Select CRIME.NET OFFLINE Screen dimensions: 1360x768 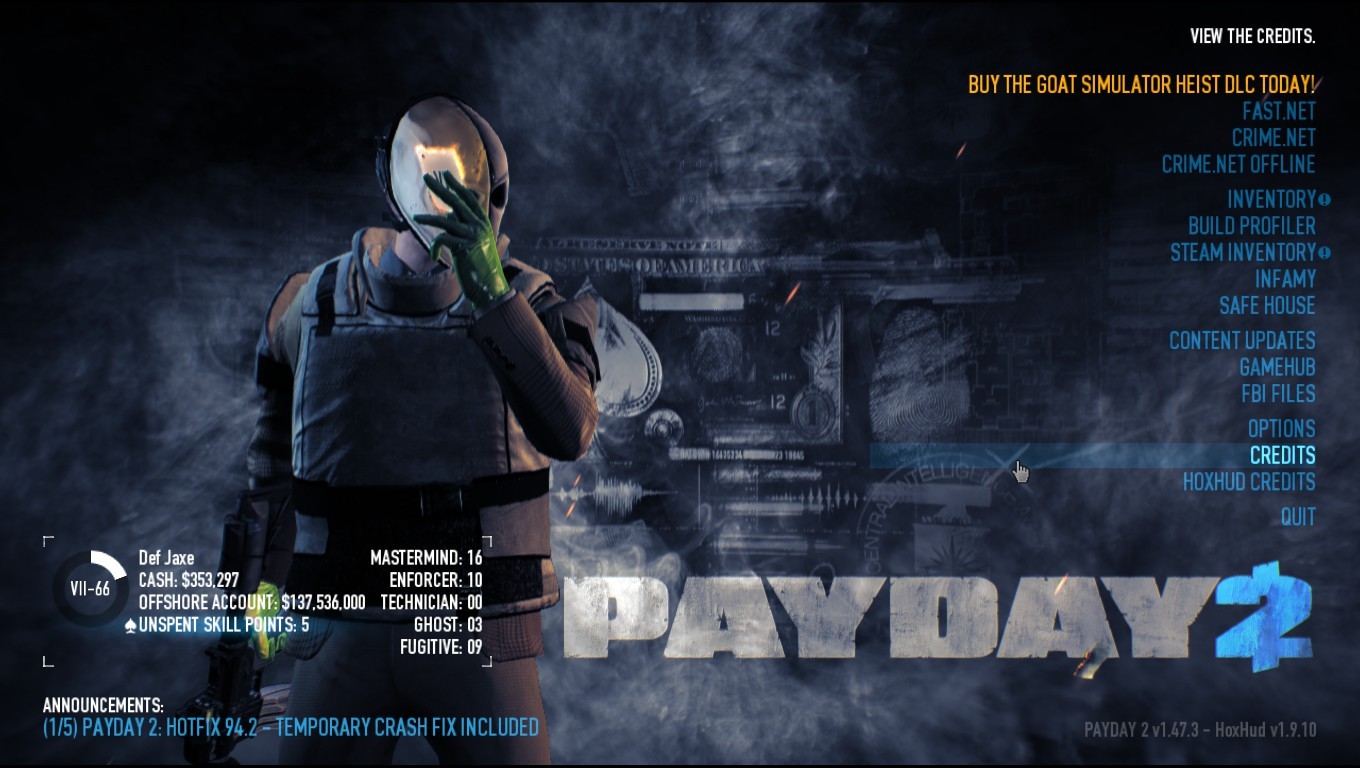click(1240, 164)
